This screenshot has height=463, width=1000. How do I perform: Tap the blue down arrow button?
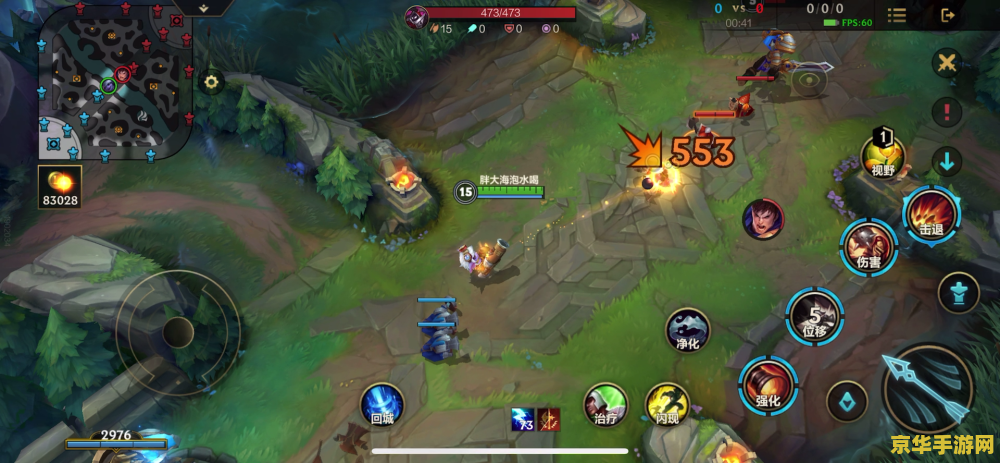click(x=946, y=160)
